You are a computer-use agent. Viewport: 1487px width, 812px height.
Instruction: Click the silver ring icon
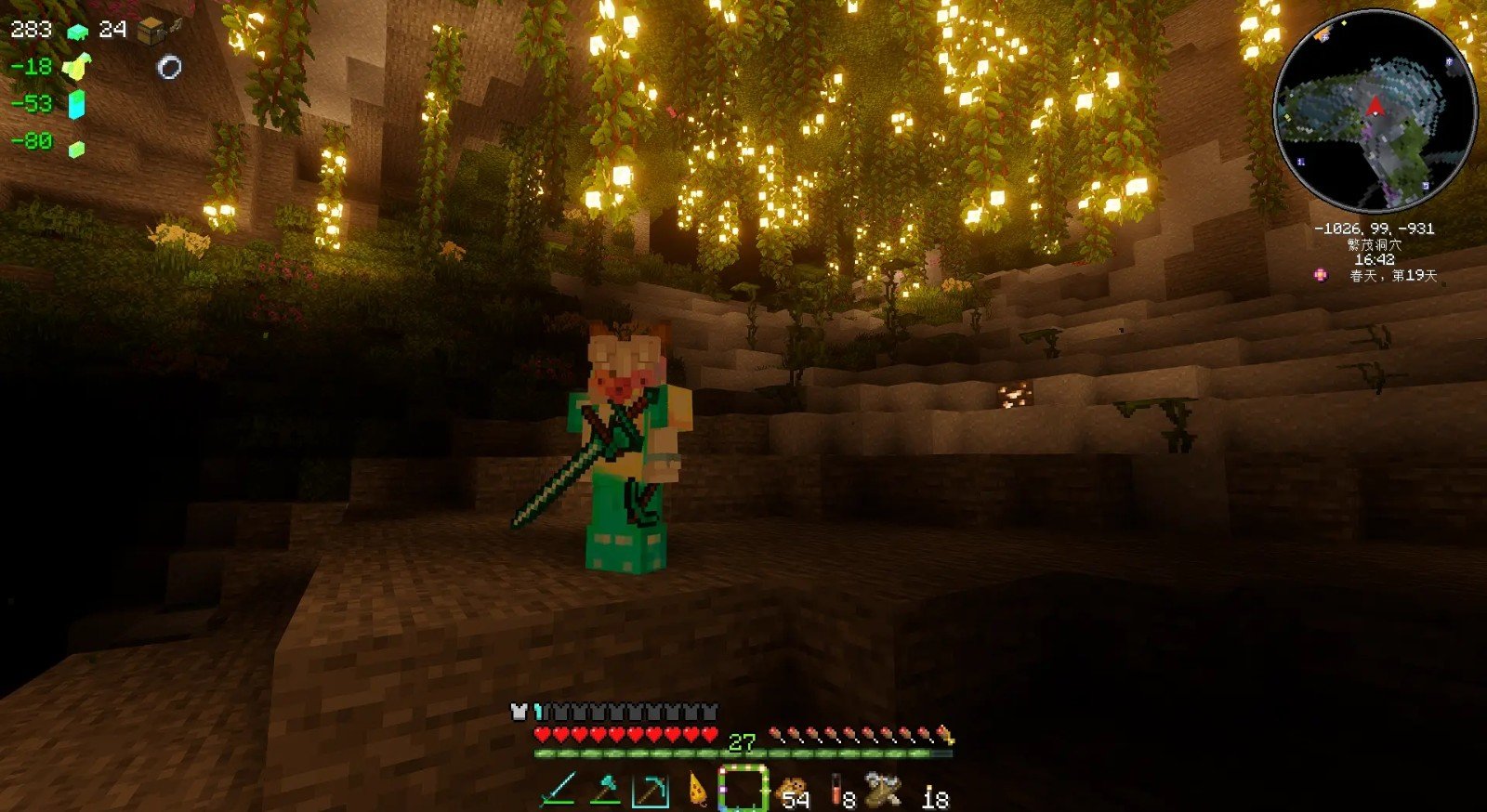(x=169, y=67)
